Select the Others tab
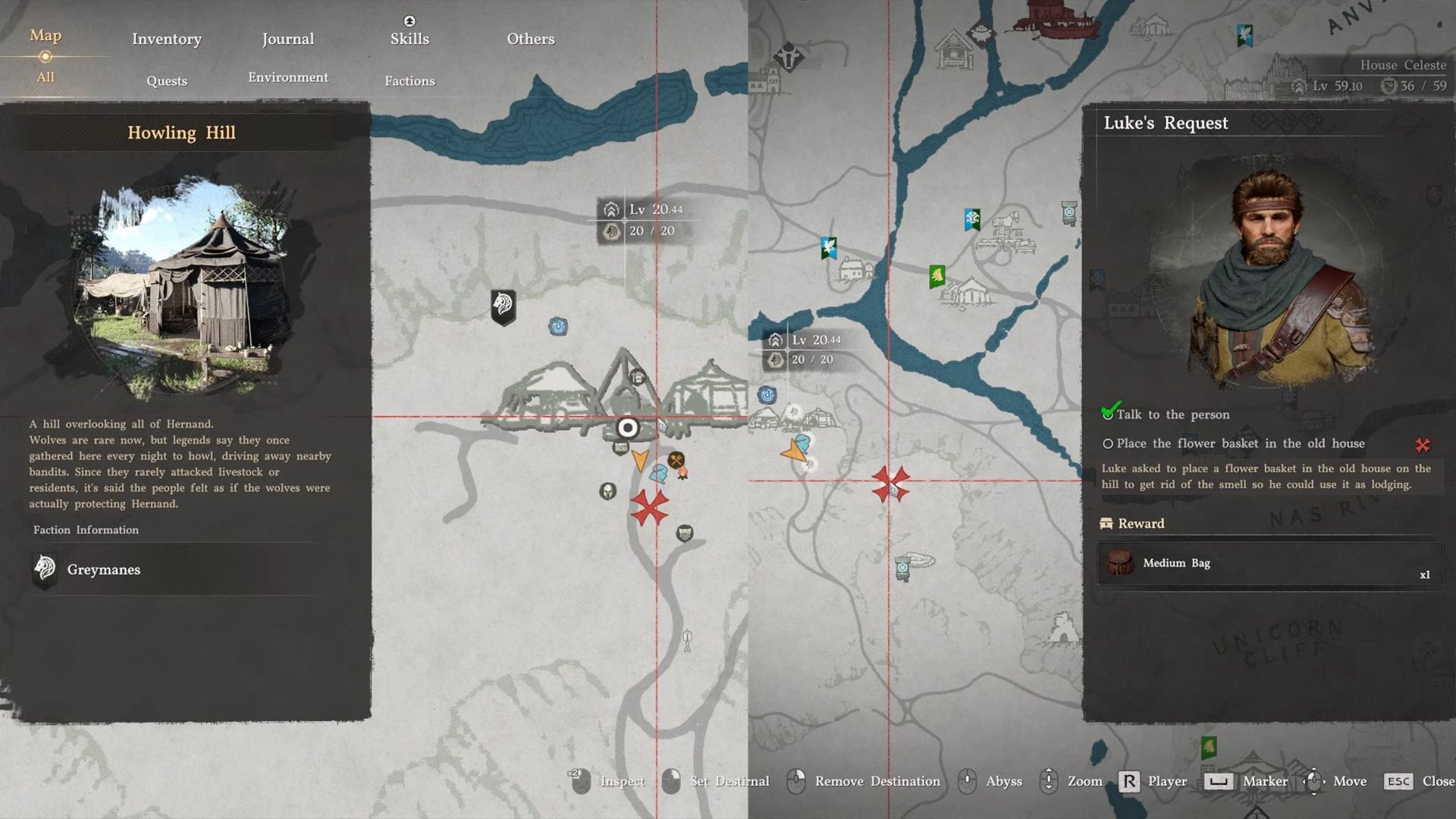The height and width of the screenshot is (819, 1456). [x=531, y=39]
